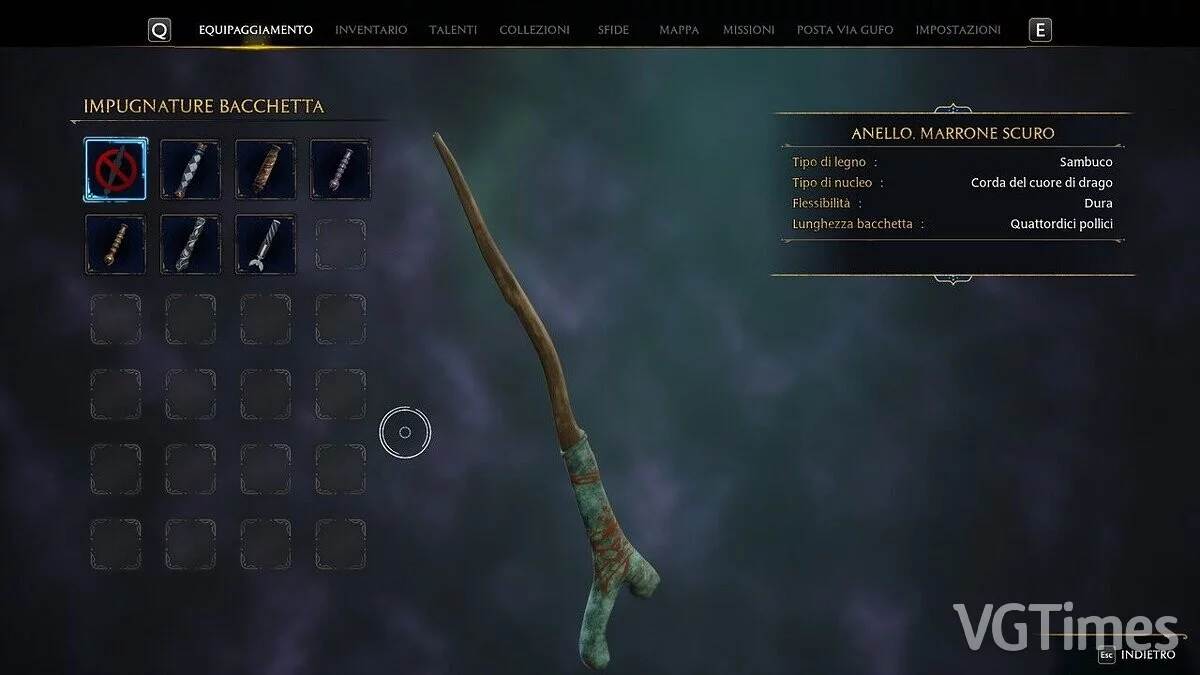Viewport: 1200px width, 675px height.
Task: Open Posta via Gufo tab
Action: click(845, 30)
